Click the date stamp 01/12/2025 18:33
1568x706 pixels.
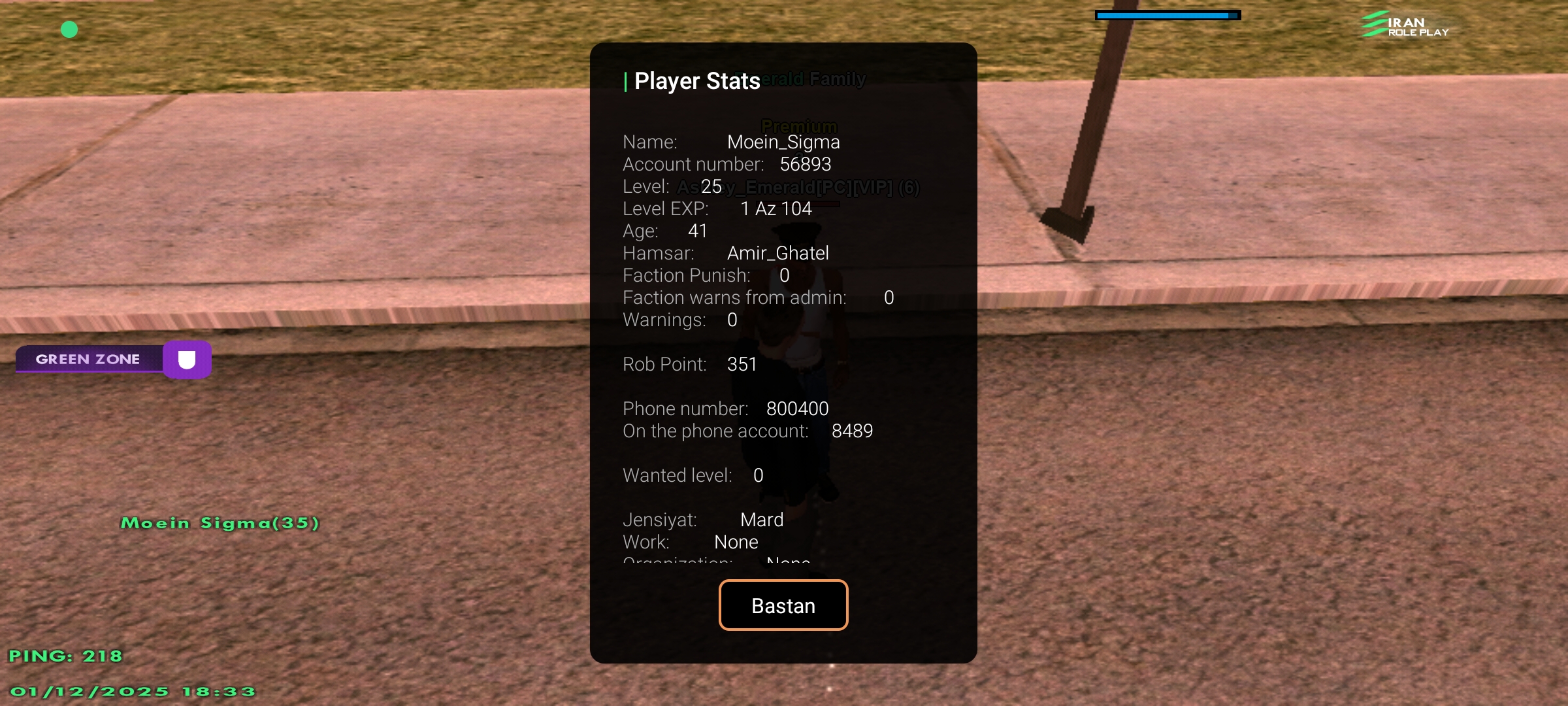[134, 690]
